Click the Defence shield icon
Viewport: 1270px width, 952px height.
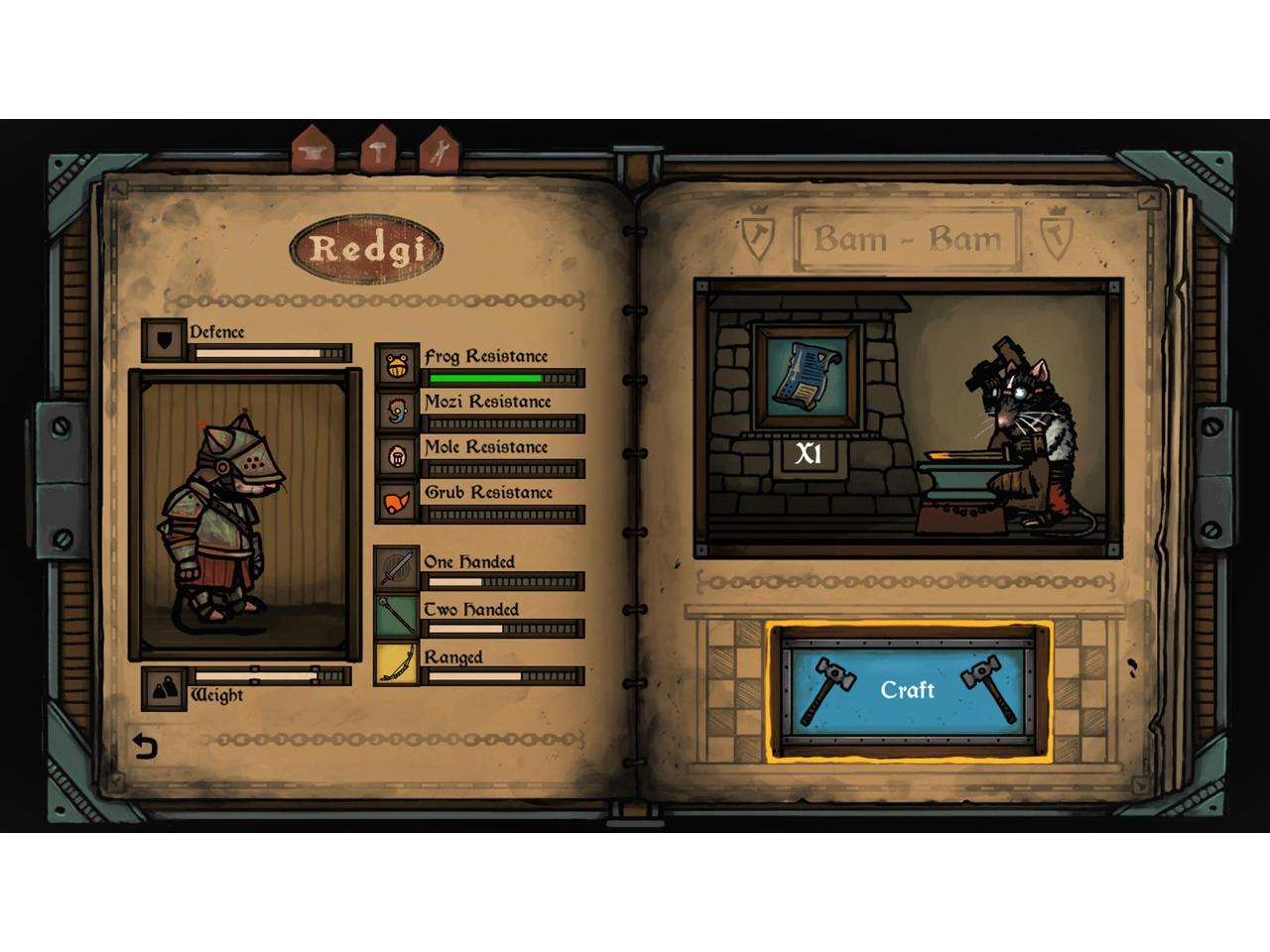pyautogui.click(x=165, y=340)
